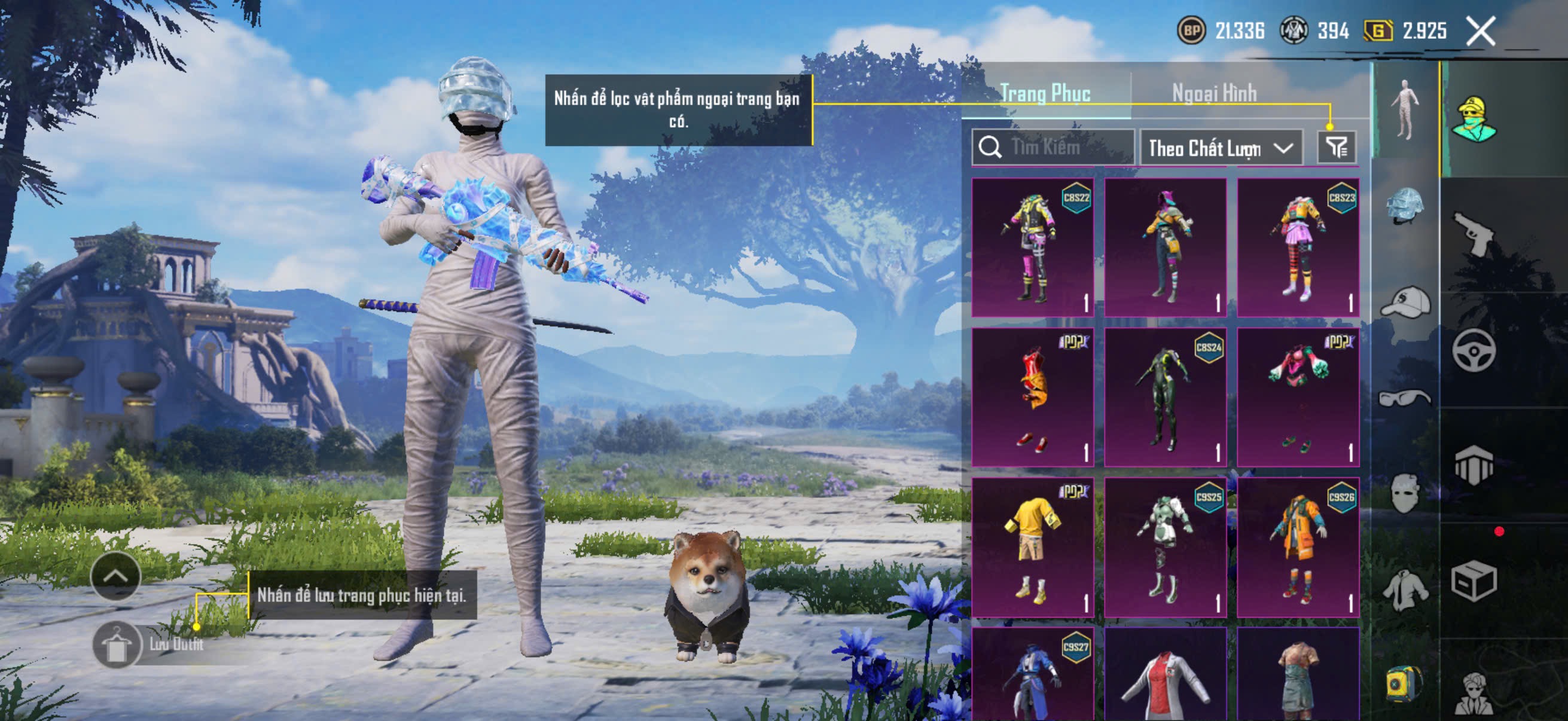Close the inventory screen with the X
Viewport: 1568px width, 721px height.
point(1479,31)
